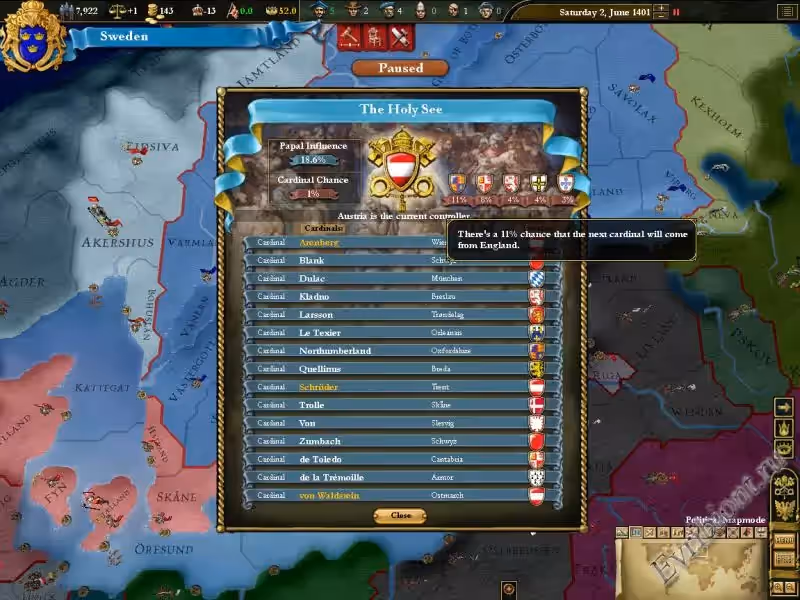The width and height of the screenshot is (800, 600).
Task: Click the England shield in cardinal chances
Action: [458, 183]
